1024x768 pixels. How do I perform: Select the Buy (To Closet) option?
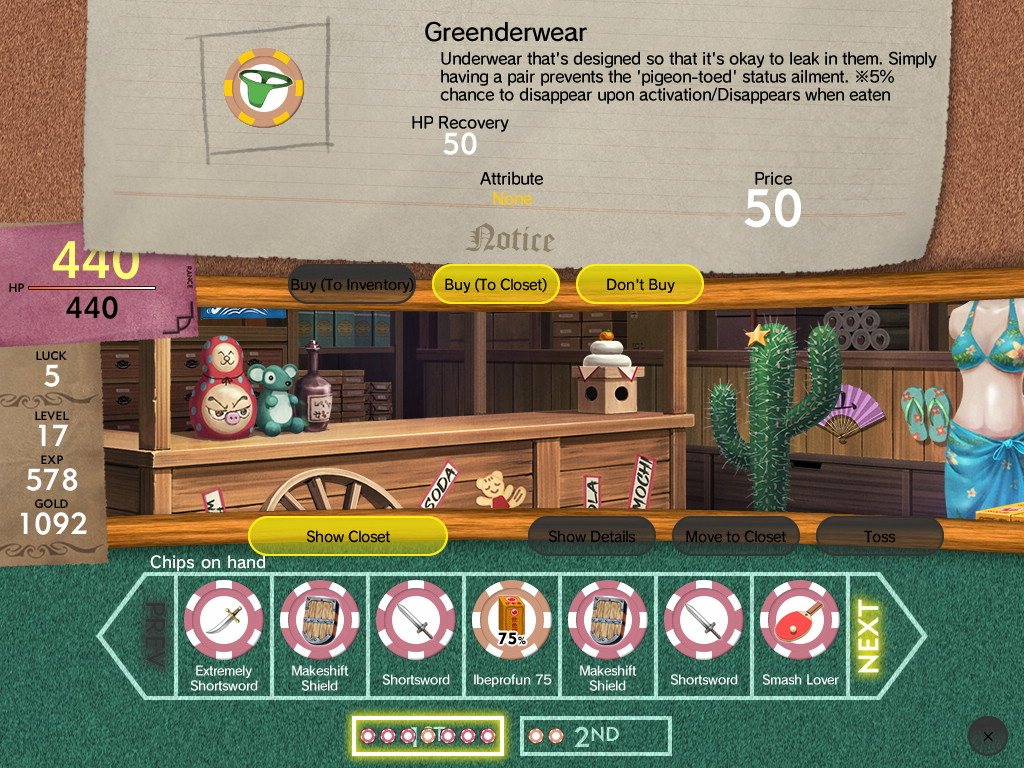click(496, 285)
